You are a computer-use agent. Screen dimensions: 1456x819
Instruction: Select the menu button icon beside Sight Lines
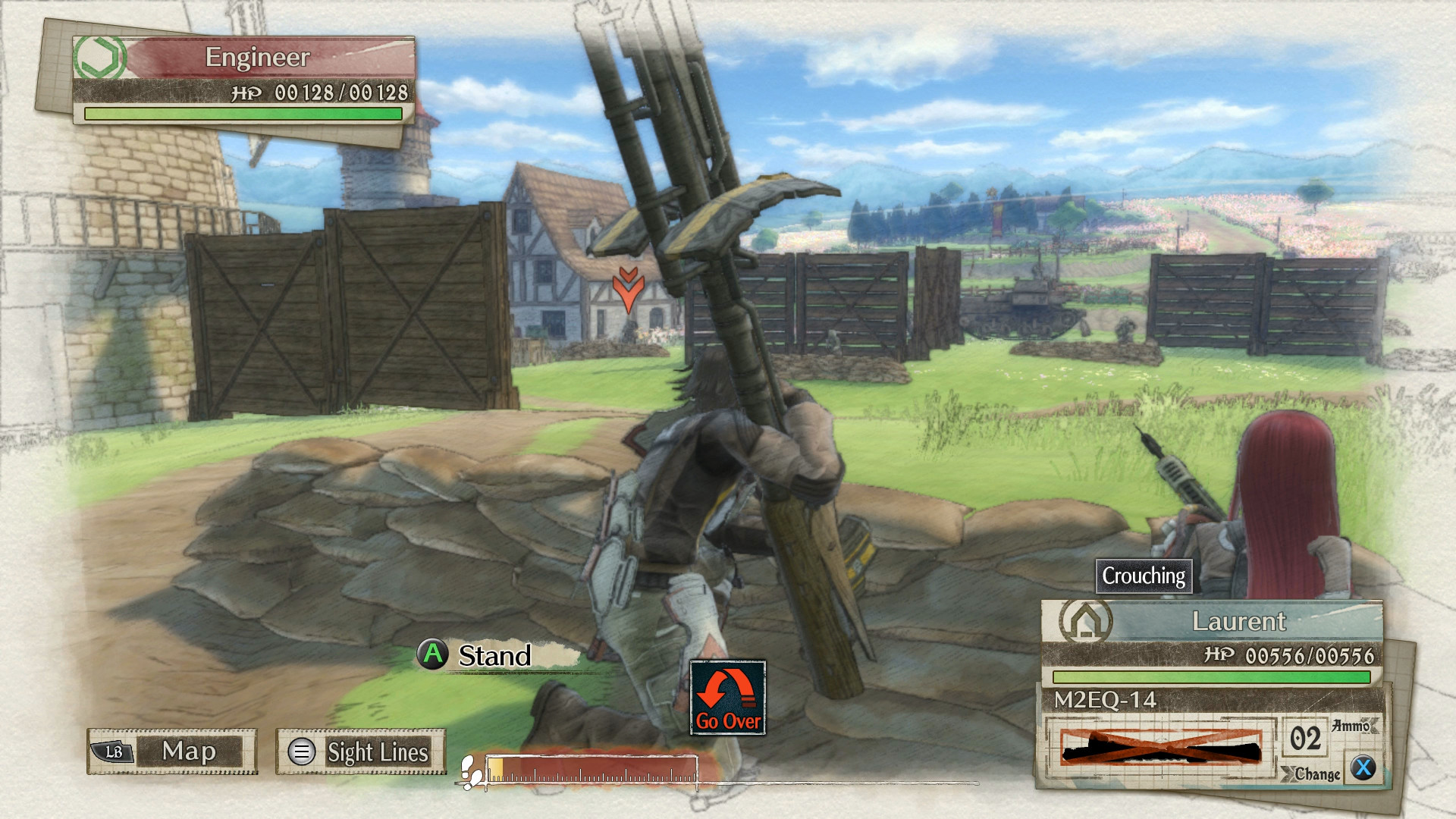303,752
